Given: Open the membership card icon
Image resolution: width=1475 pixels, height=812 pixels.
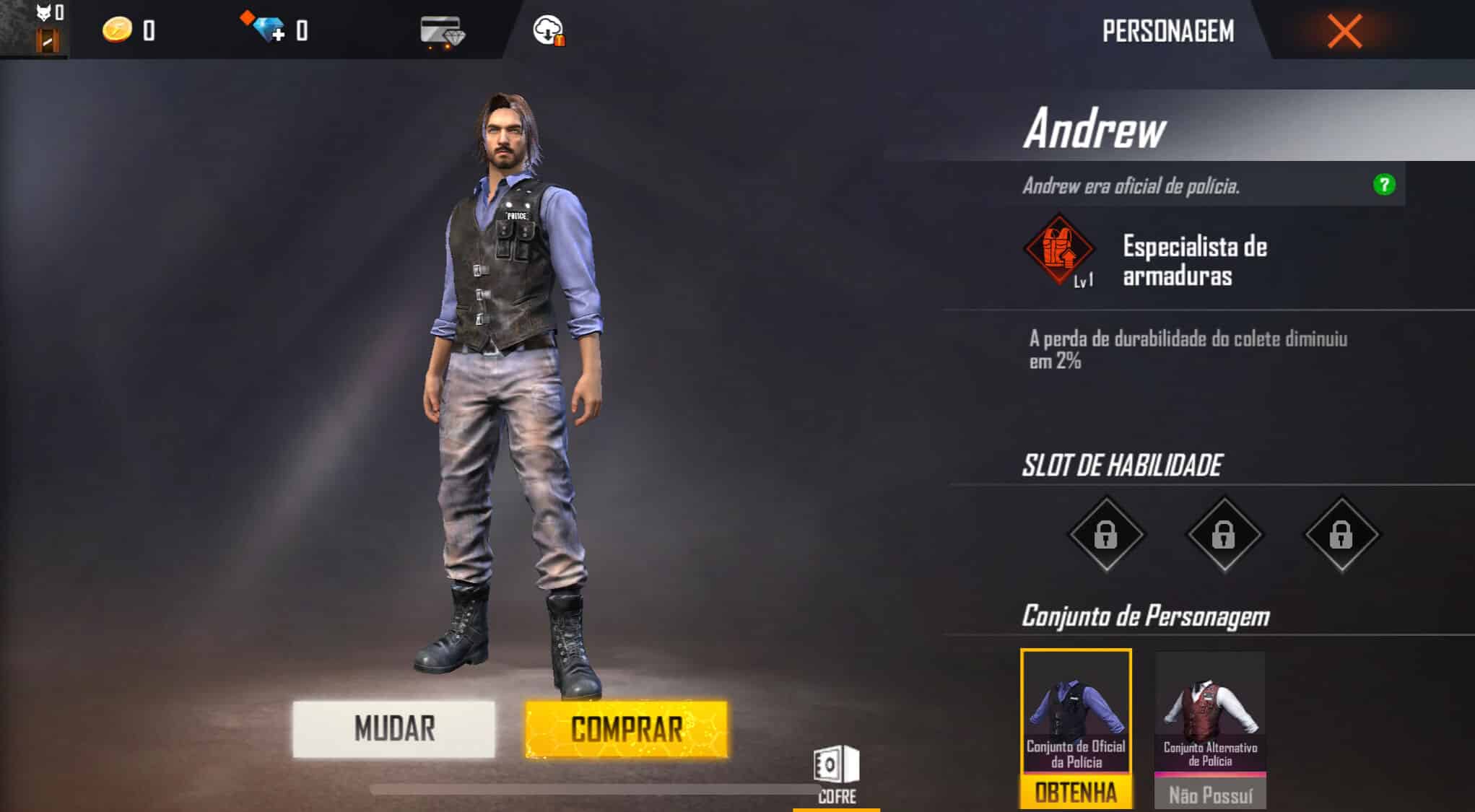Looking at the screenshot, I should (x=441, y=30).
